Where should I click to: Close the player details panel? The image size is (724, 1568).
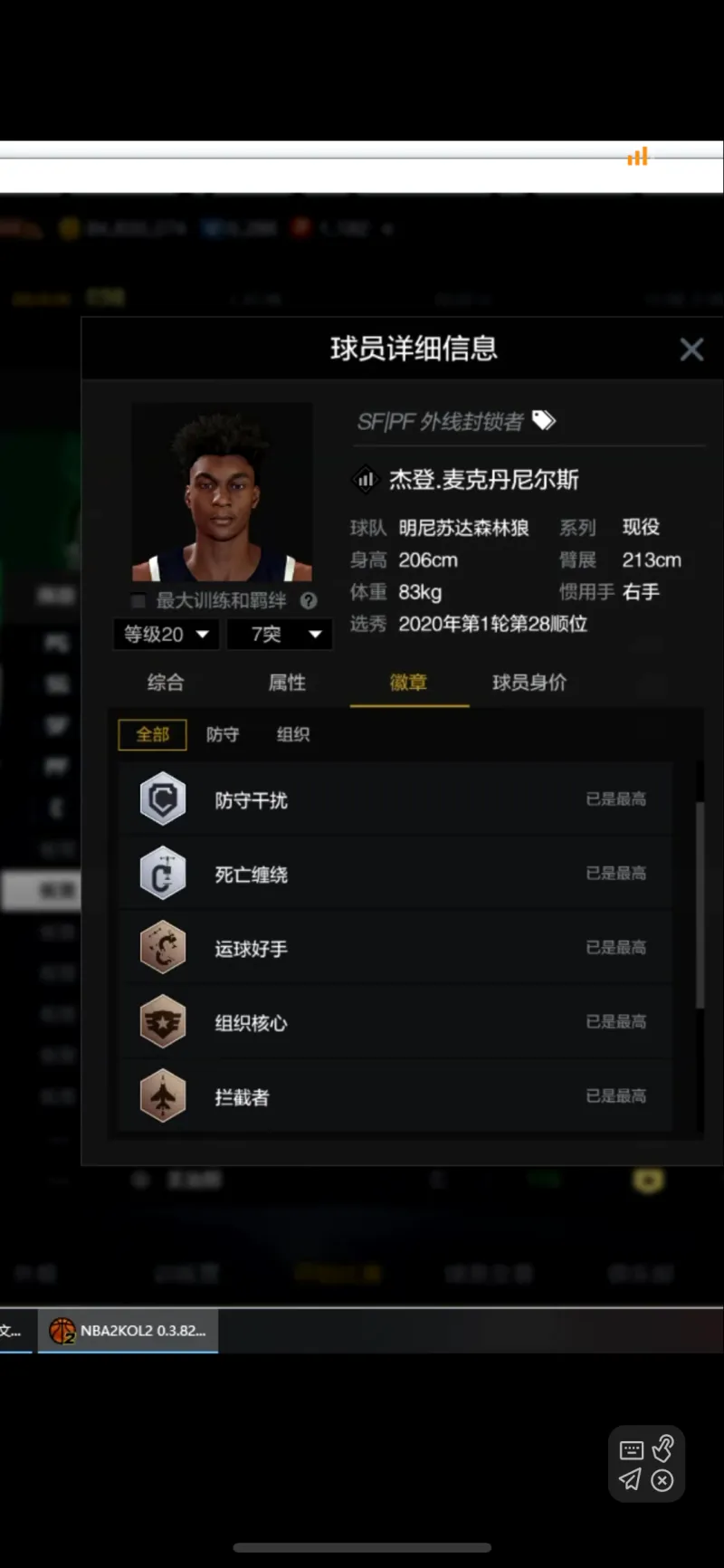click(691, 349)
